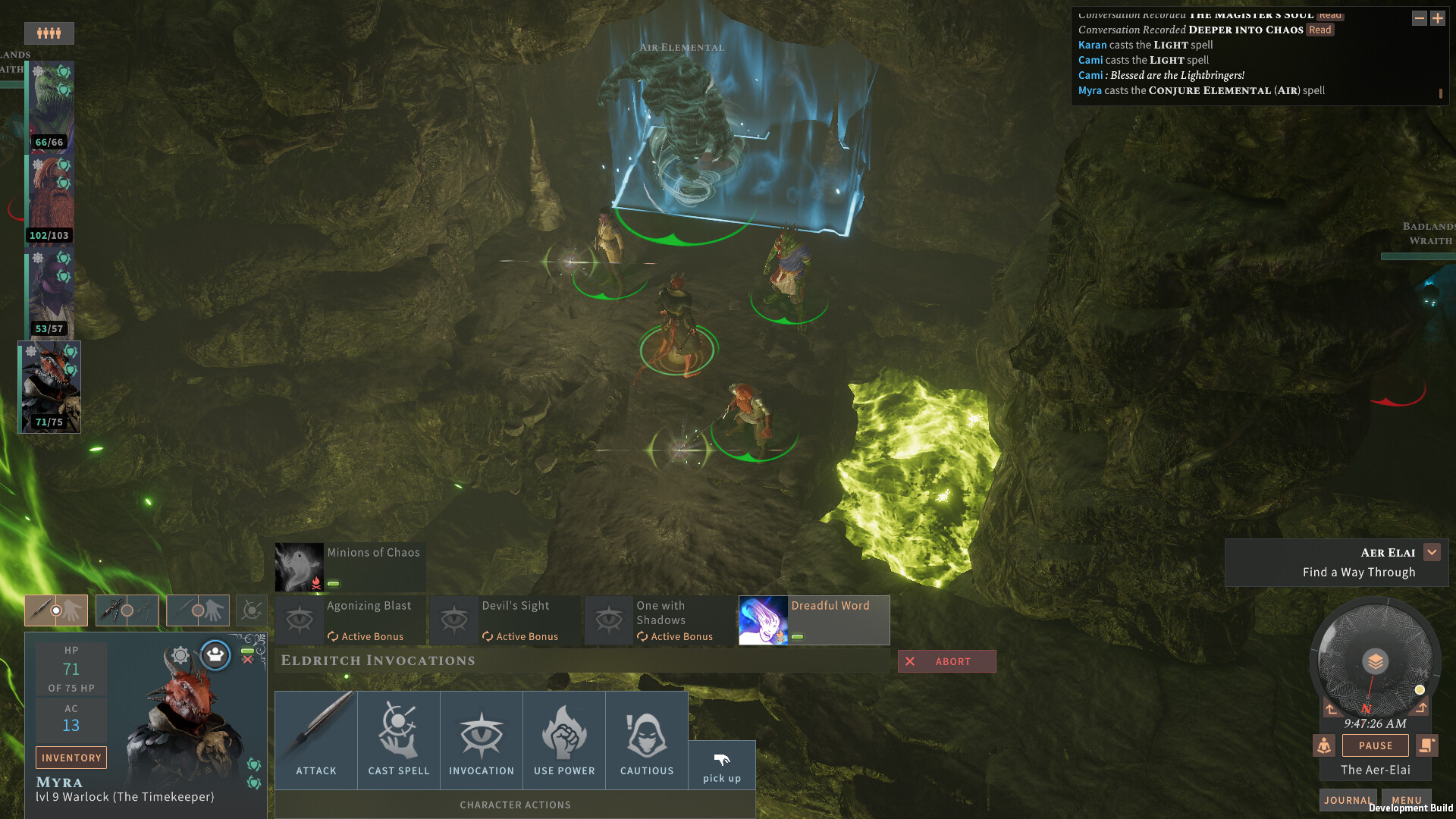Screen dimensions: 1456x819
Task: Open the JOURNAL
Action: (x=1348, y=800)
